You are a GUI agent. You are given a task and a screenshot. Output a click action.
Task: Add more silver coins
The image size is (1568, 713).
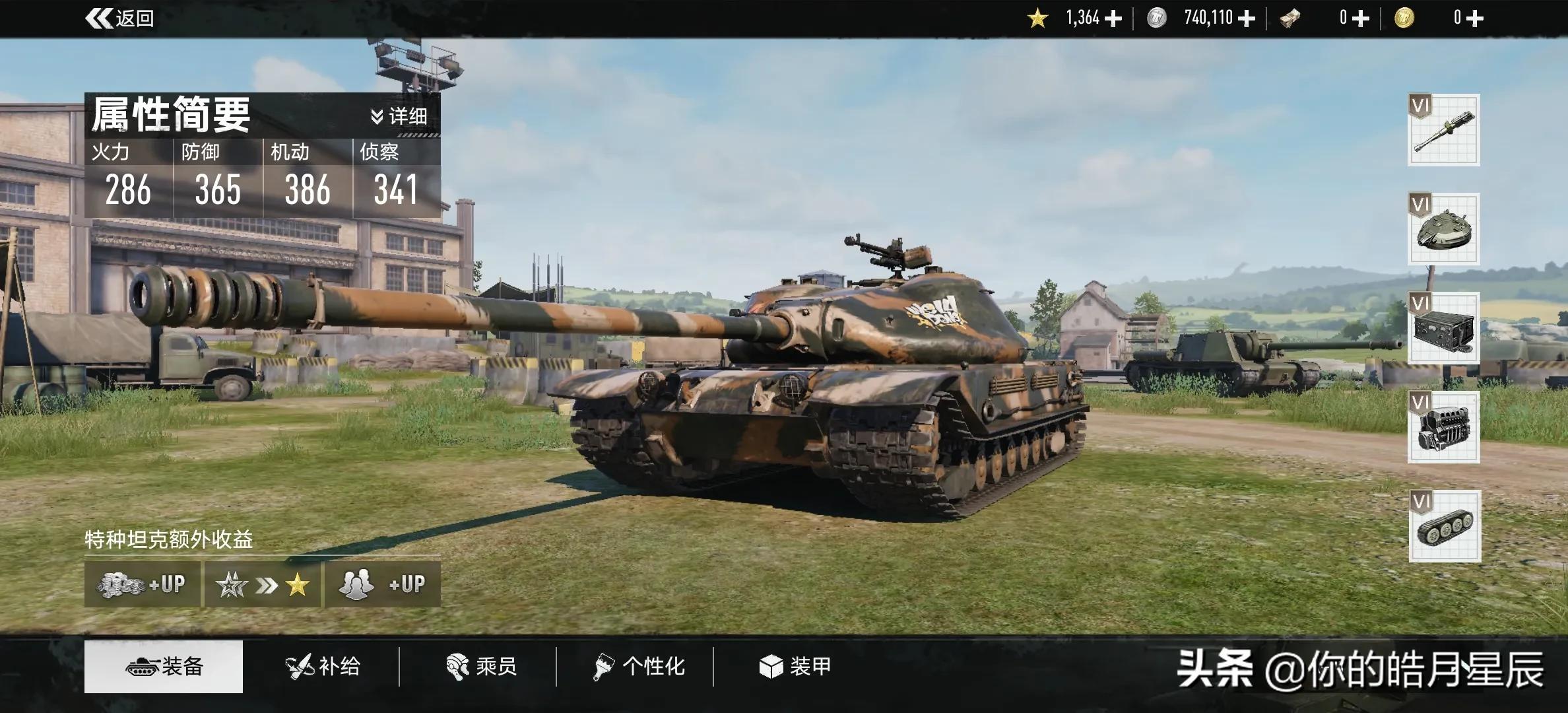point(1247,18)
